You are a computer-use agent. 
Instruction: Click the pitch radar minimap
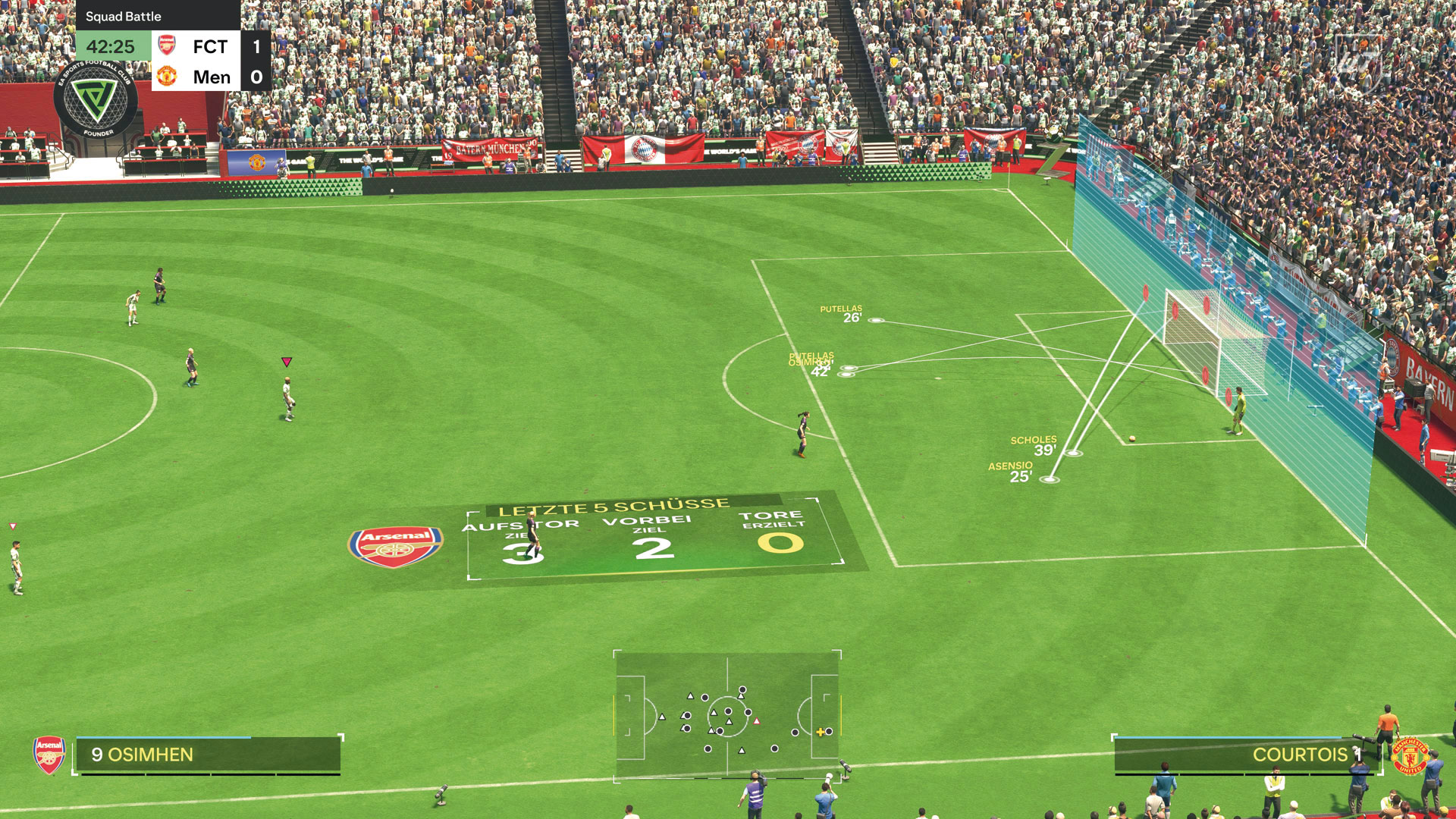(727, 713)
